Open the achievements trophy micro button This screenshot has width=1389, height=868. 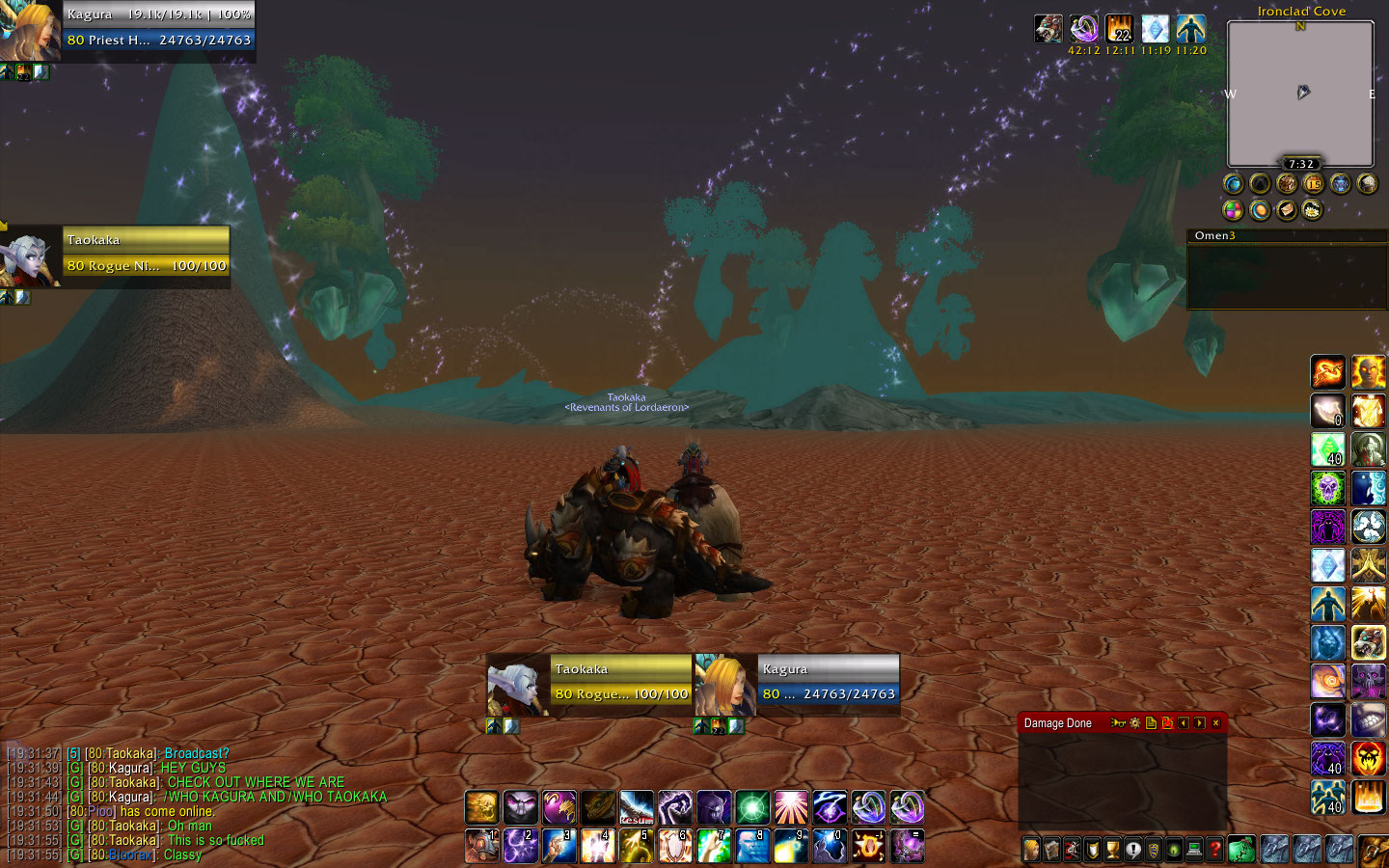[1112, 850]
